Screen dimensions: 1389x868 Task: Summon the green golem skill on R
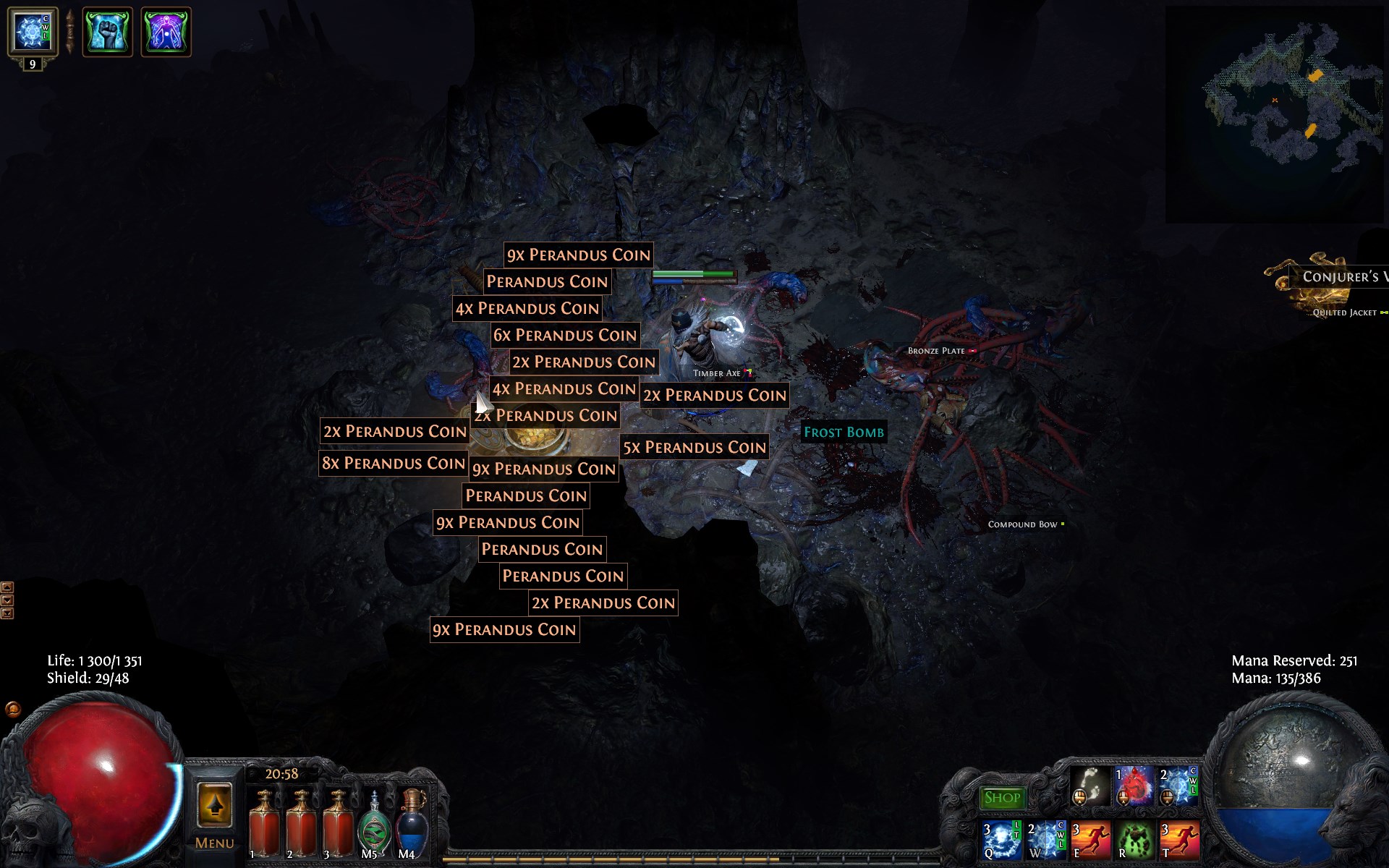pyautogui.click(x=1134, y=839)
